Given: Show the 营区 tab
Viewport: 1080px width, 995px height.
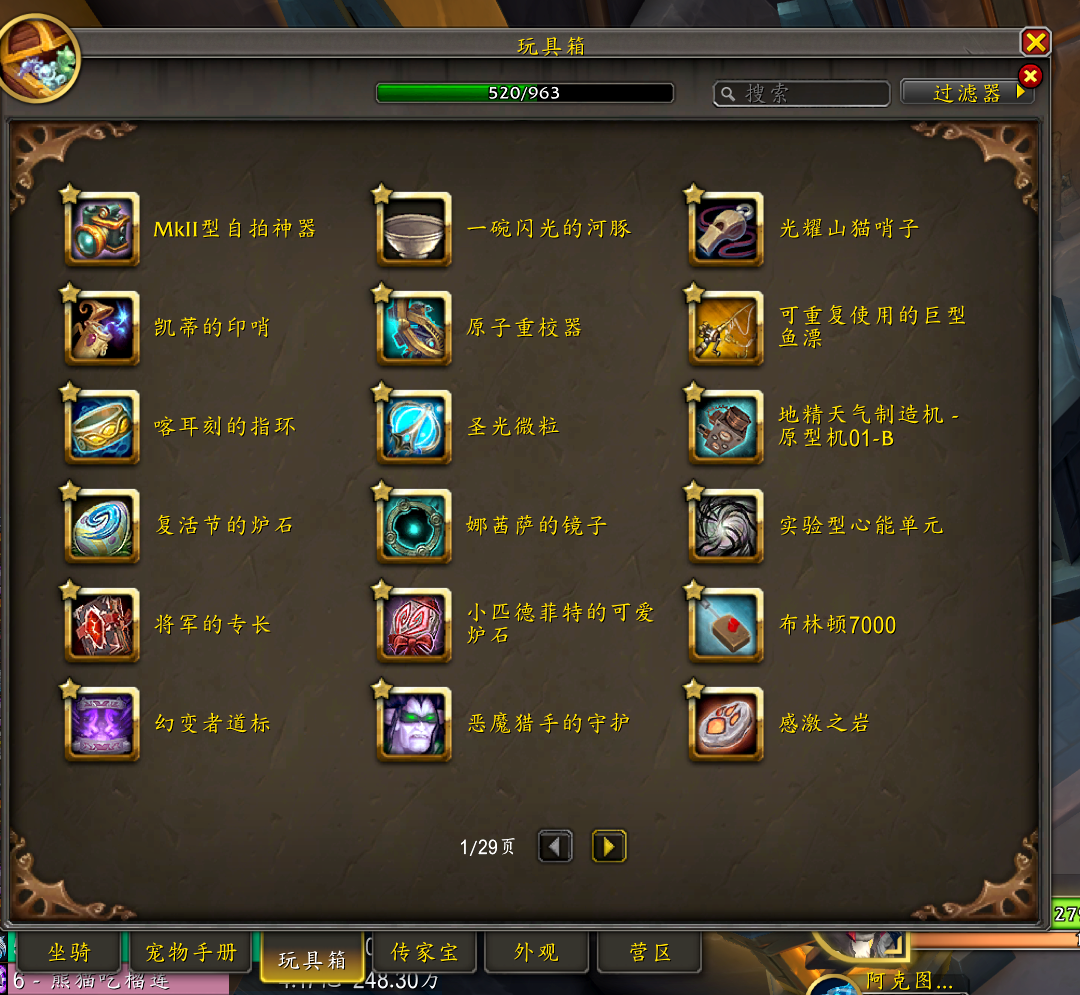Looking at the screenshot, I should pos(649,952).
